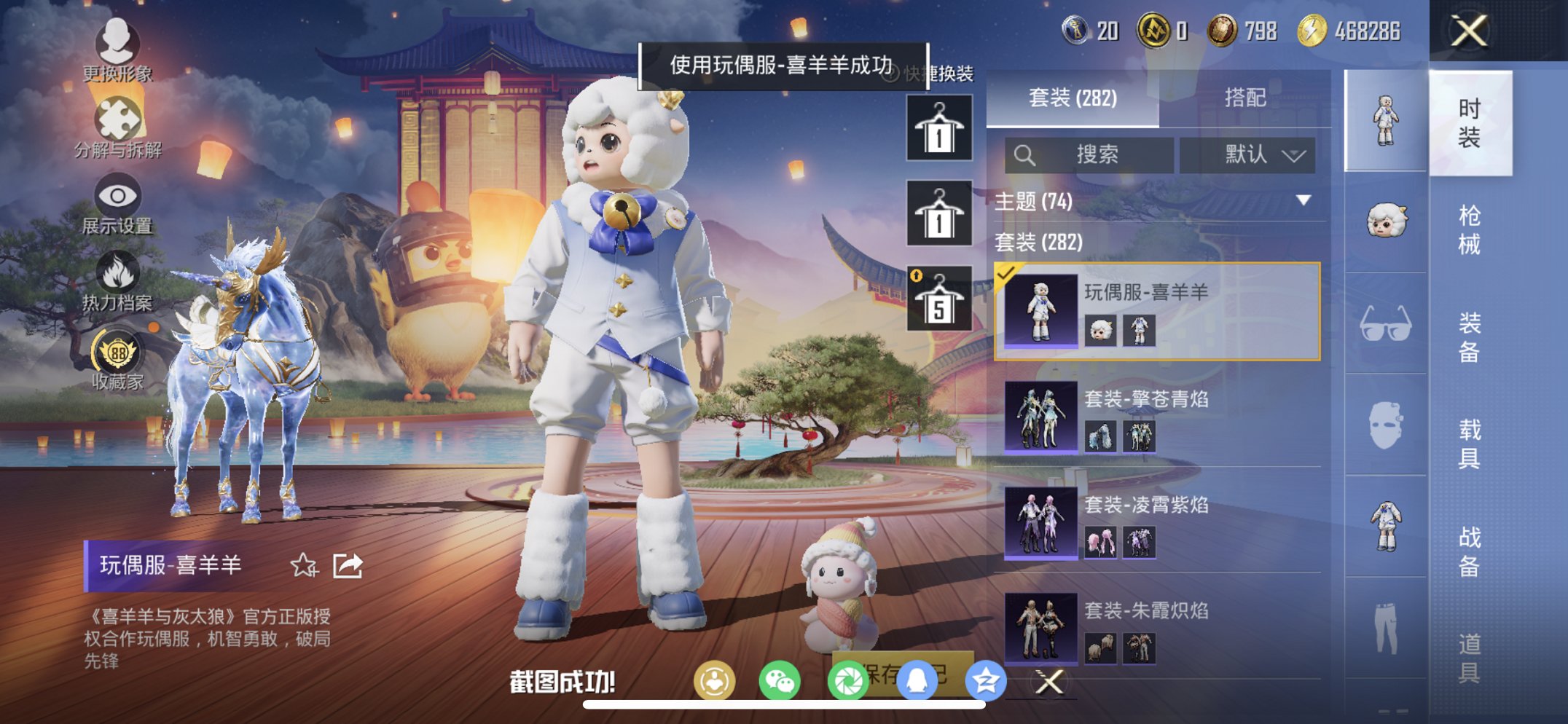Image resolution: width=1568 pixels, height=724 pixels.
Task: Tap the search input field
Action: (1089, 155)
